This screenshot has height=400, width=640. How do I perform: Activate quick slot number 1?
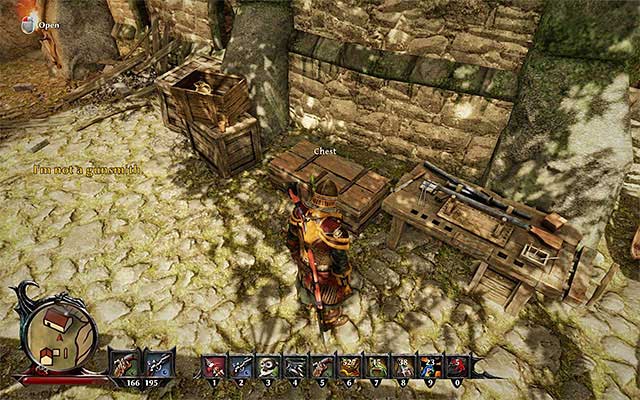pyautogui.click(x=215, y=367)
